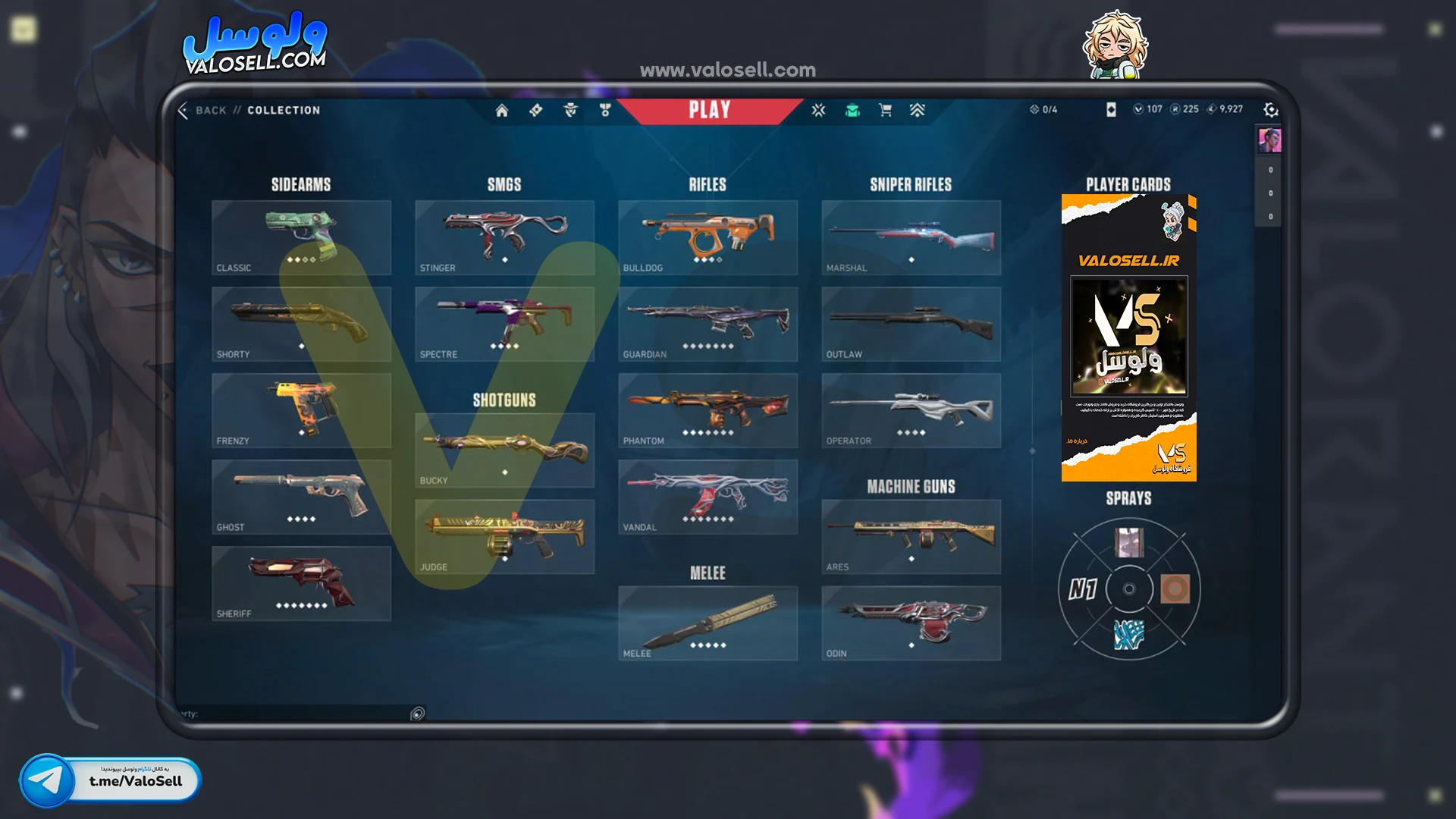
Task: Choose the Shorty weapon slot
Action: [301, 324]
